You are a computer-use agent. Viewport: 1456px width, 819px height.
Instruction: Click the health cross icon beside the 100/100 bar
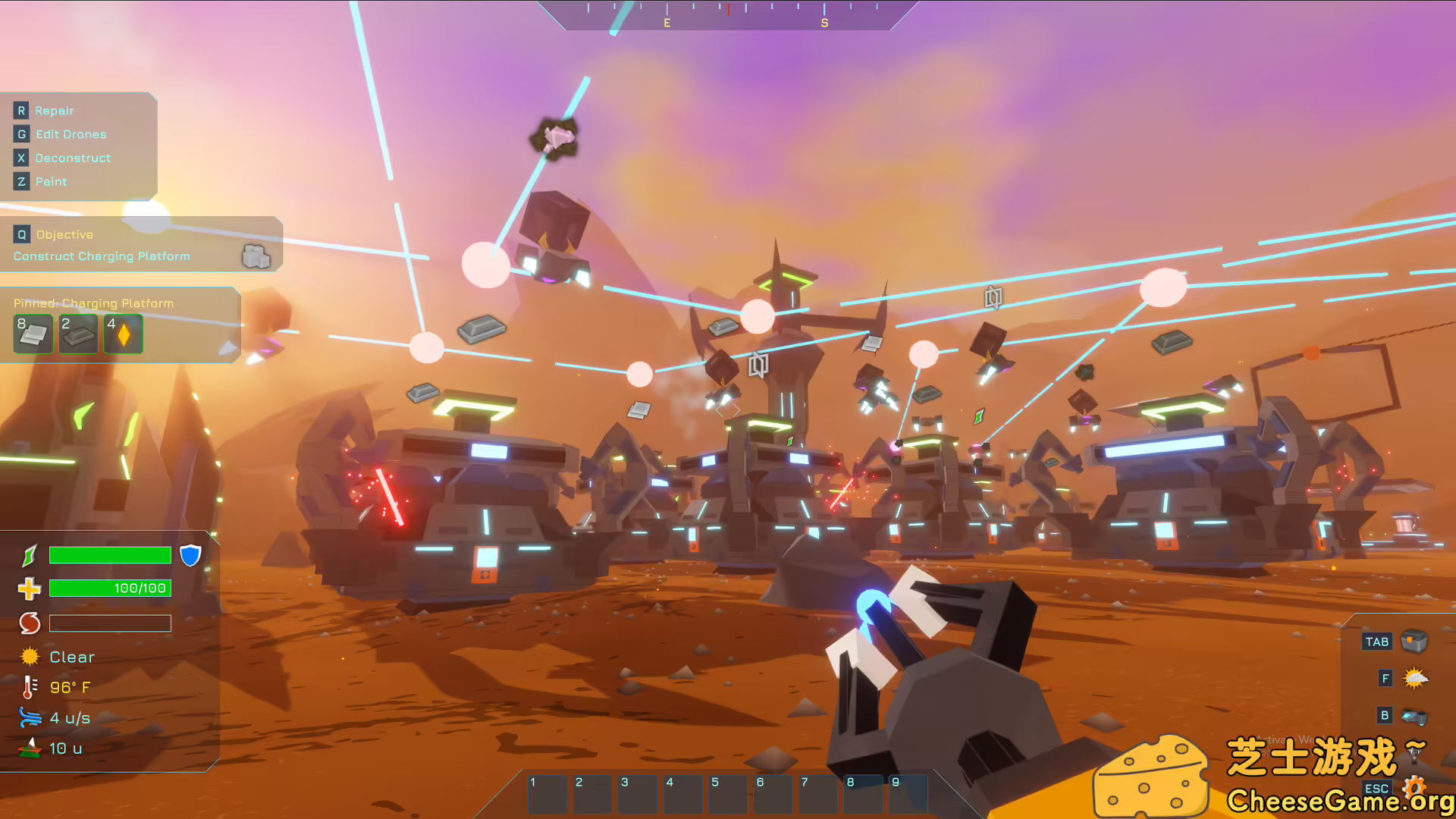point(28,588)
